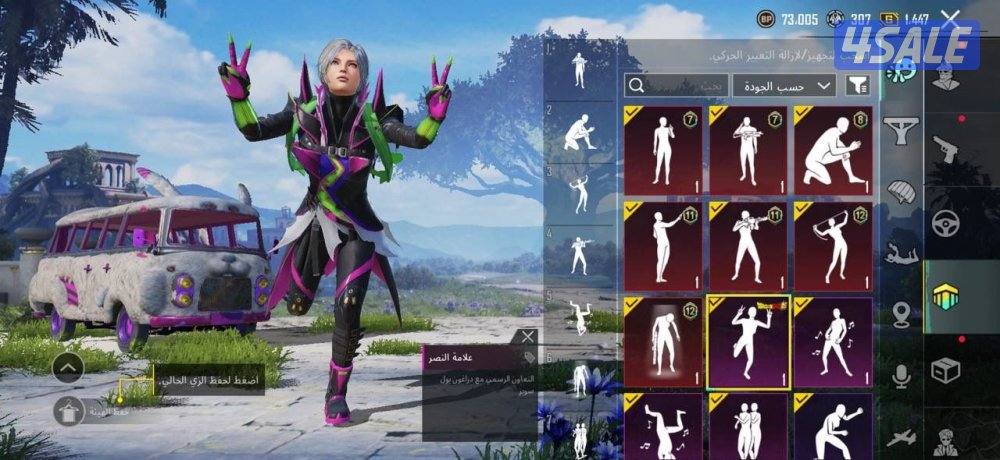Expand the round up-arrow button
Viewport: 1000px width, 460px height.
click(x=69, y=367)
